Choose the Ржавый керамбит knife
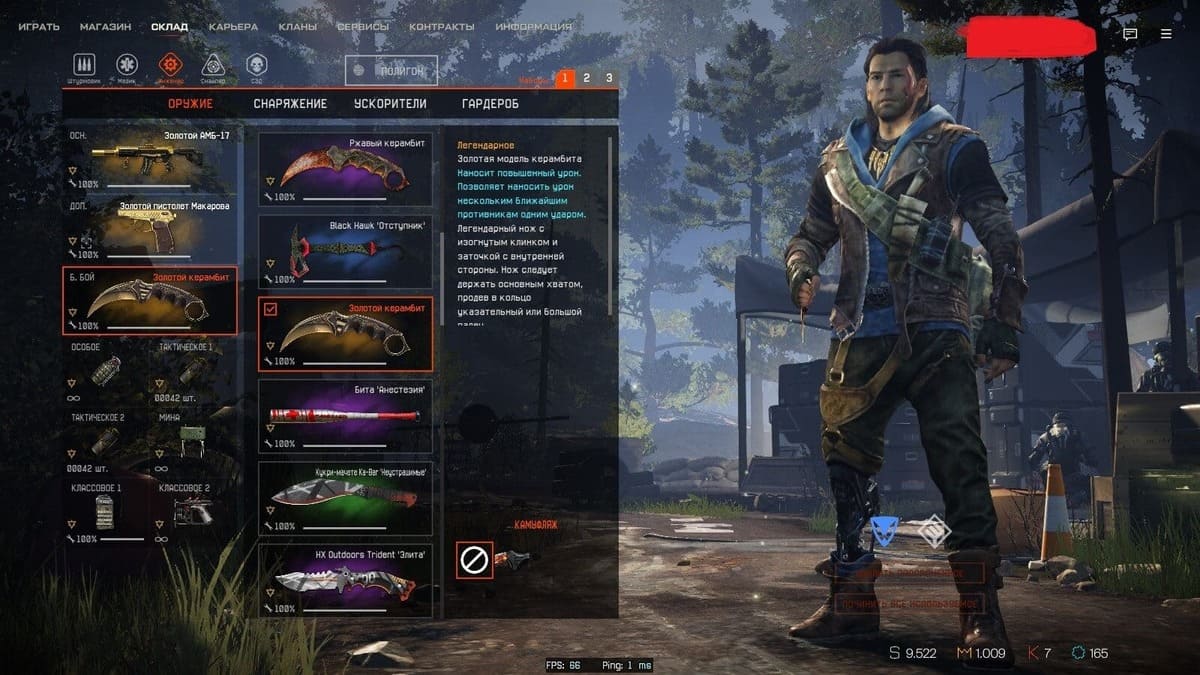Image resolution: width=1200 pixels, height=675 pixels. point(345,169)
